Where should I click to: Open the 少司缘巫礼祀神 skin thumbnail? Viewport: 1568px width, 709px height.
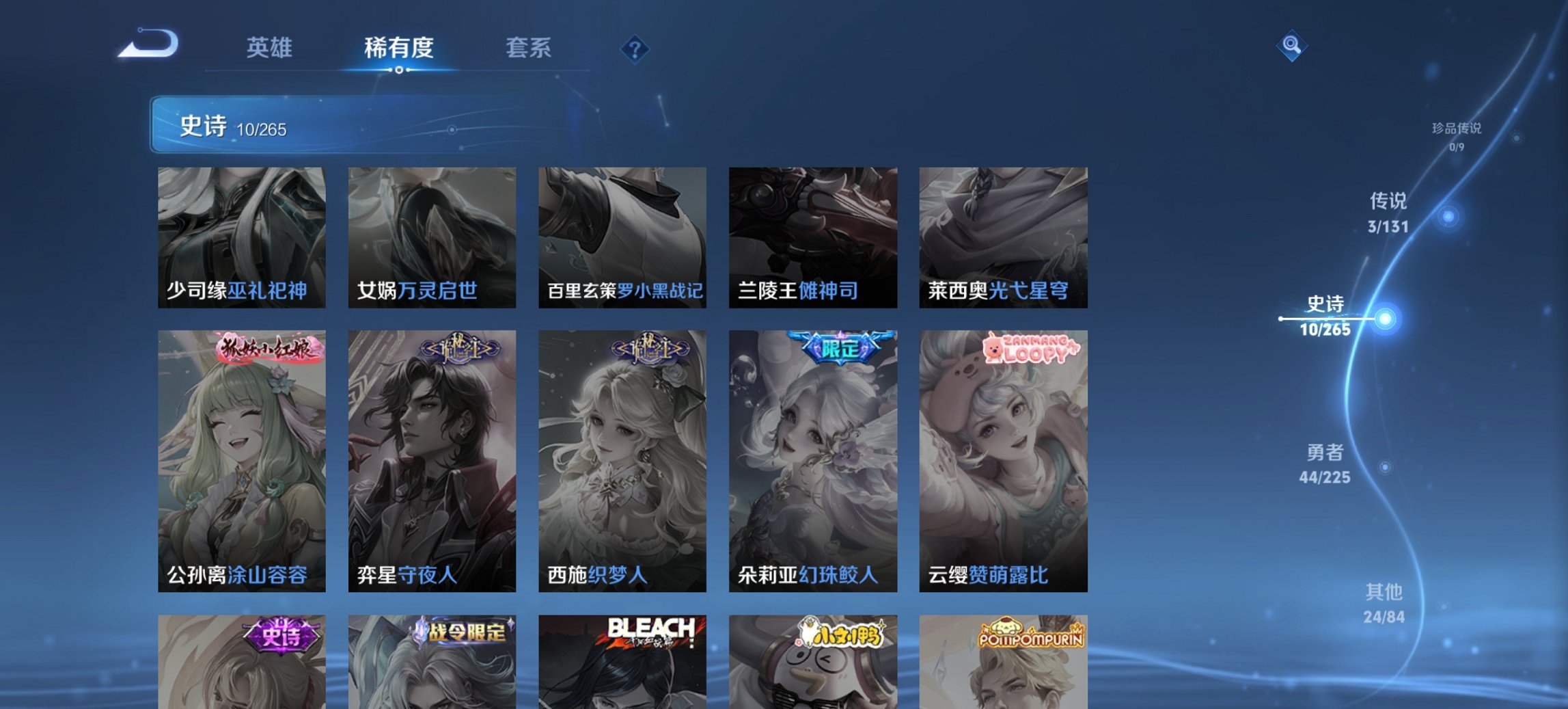click(x=242, y=237)
